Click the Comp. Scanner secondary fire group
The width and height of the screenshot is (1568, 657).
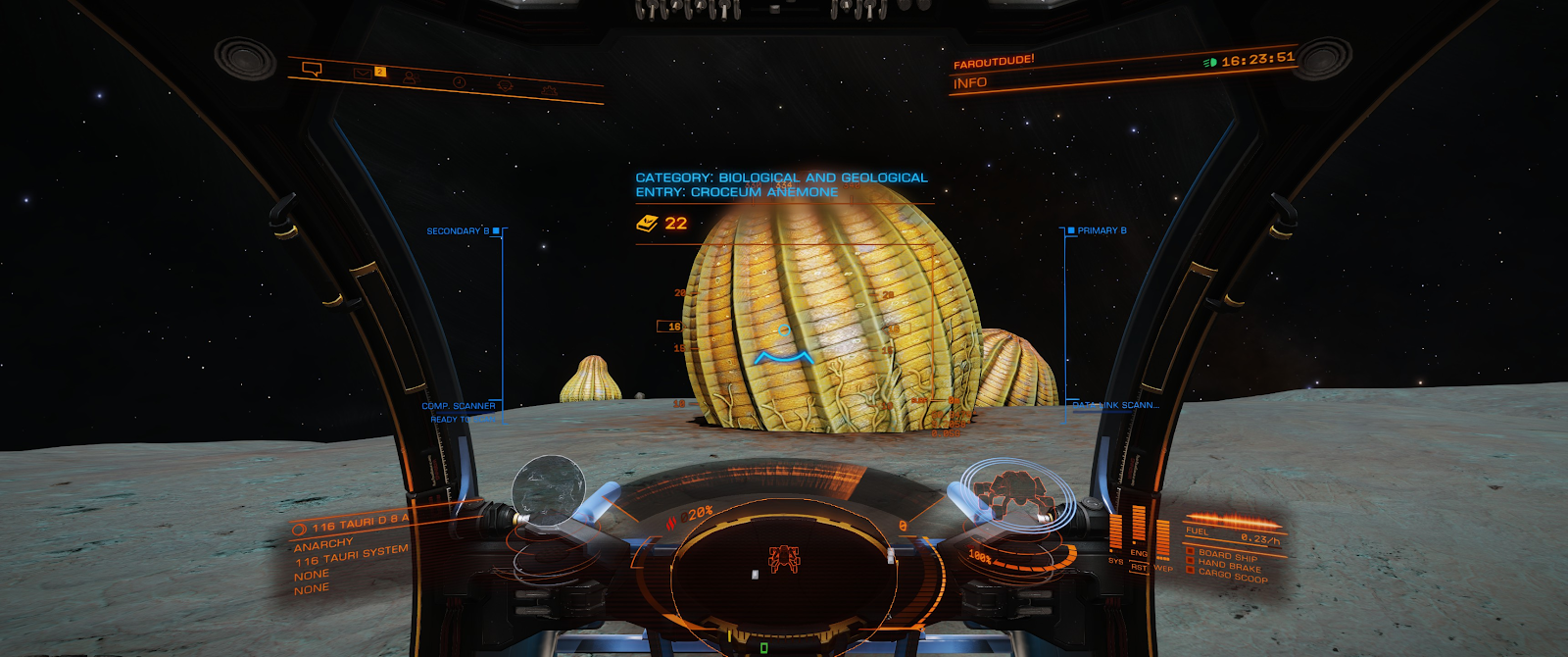tap(459, 405)
